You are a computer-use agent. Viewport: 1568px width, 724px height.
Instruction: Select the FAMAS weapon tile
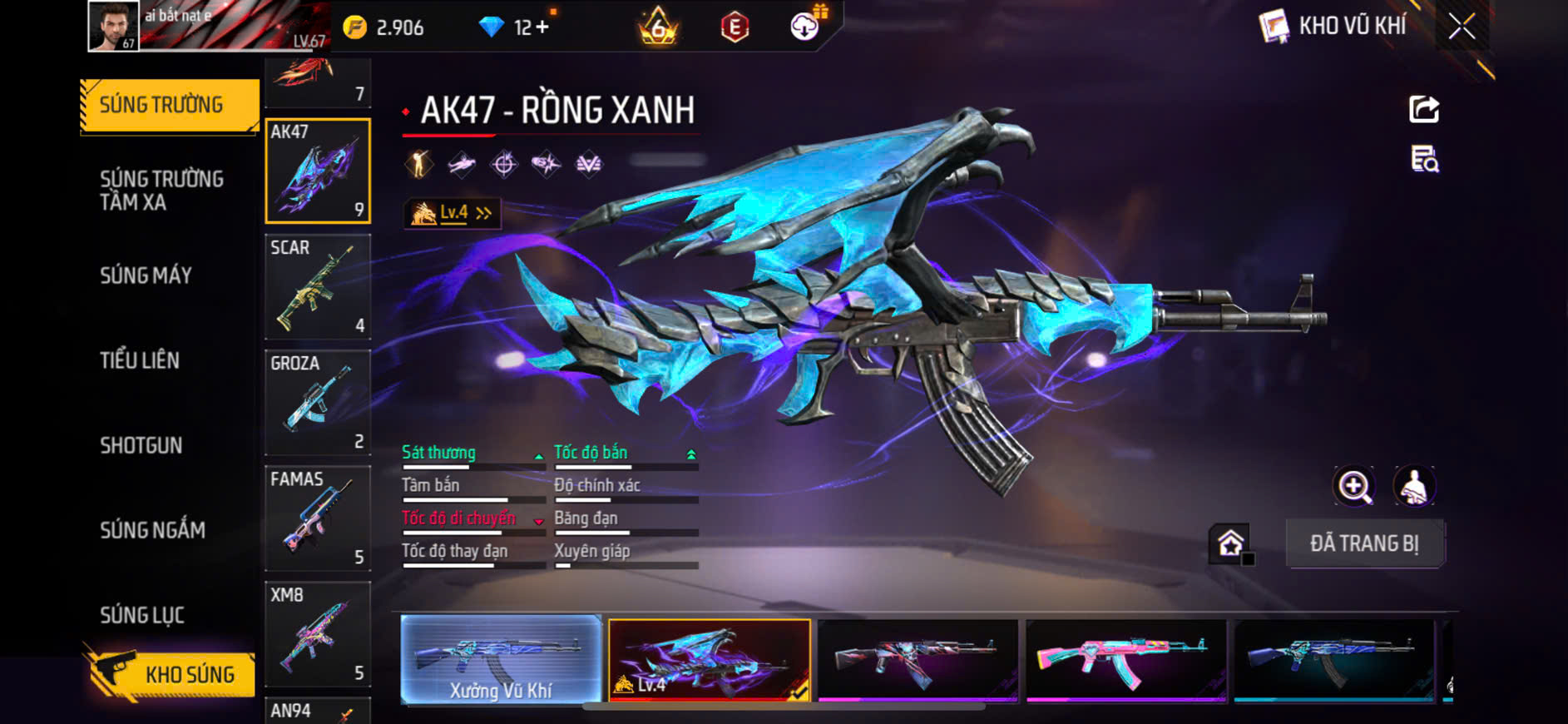click(317, 518)
